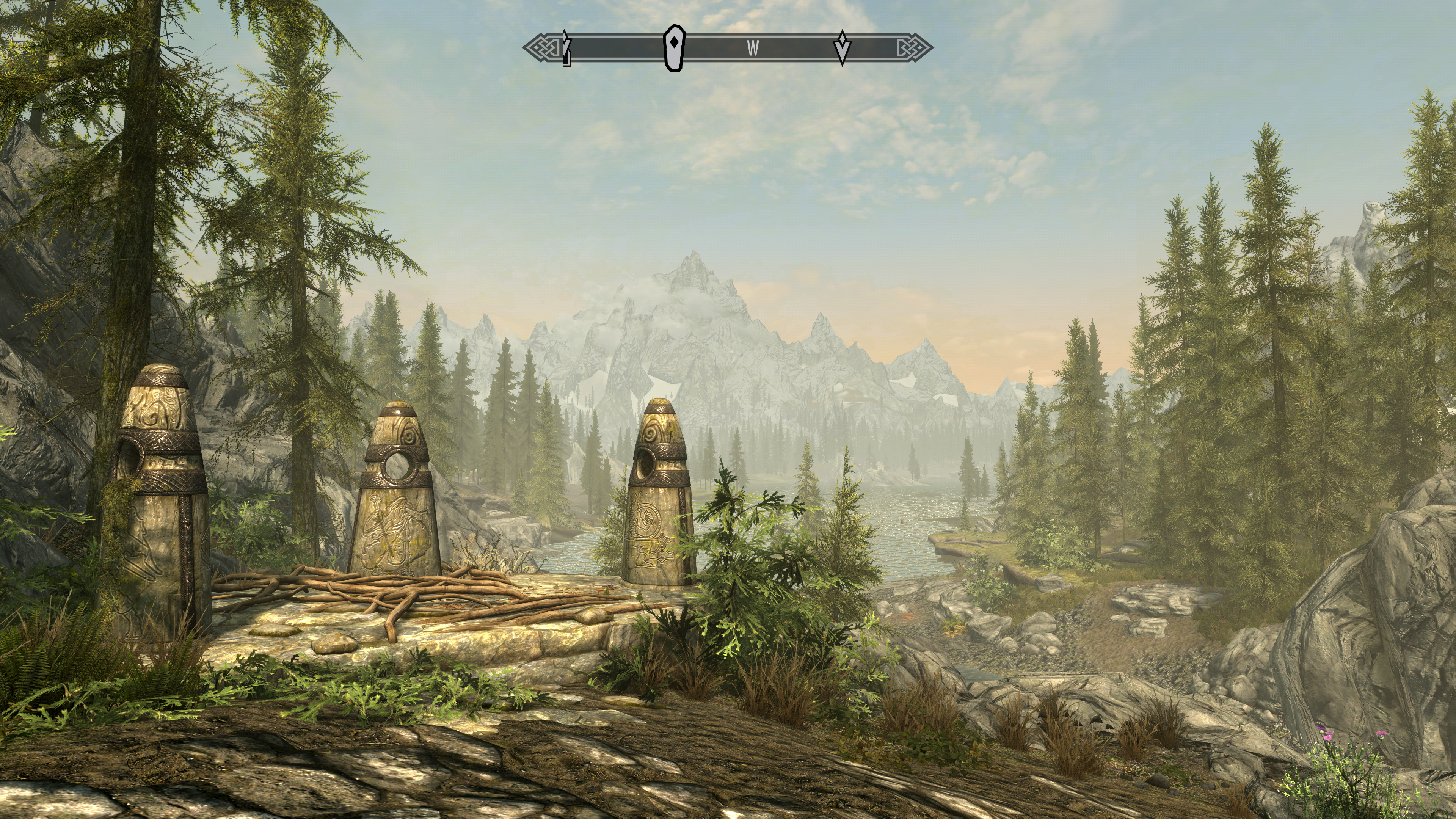This screenshot has width=1456, height=819.
Task: Click the standing stone marker on the compass
Action: point(674,48)
